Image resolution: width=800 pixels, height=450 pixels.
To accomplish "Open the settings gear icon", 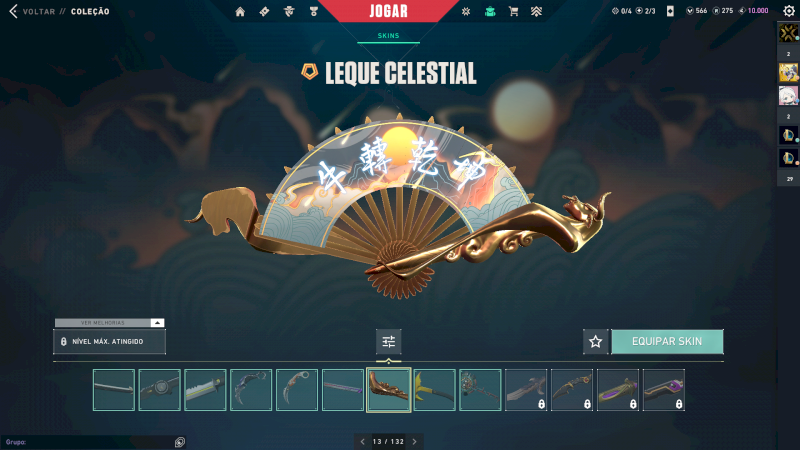I will click(788, 11).
